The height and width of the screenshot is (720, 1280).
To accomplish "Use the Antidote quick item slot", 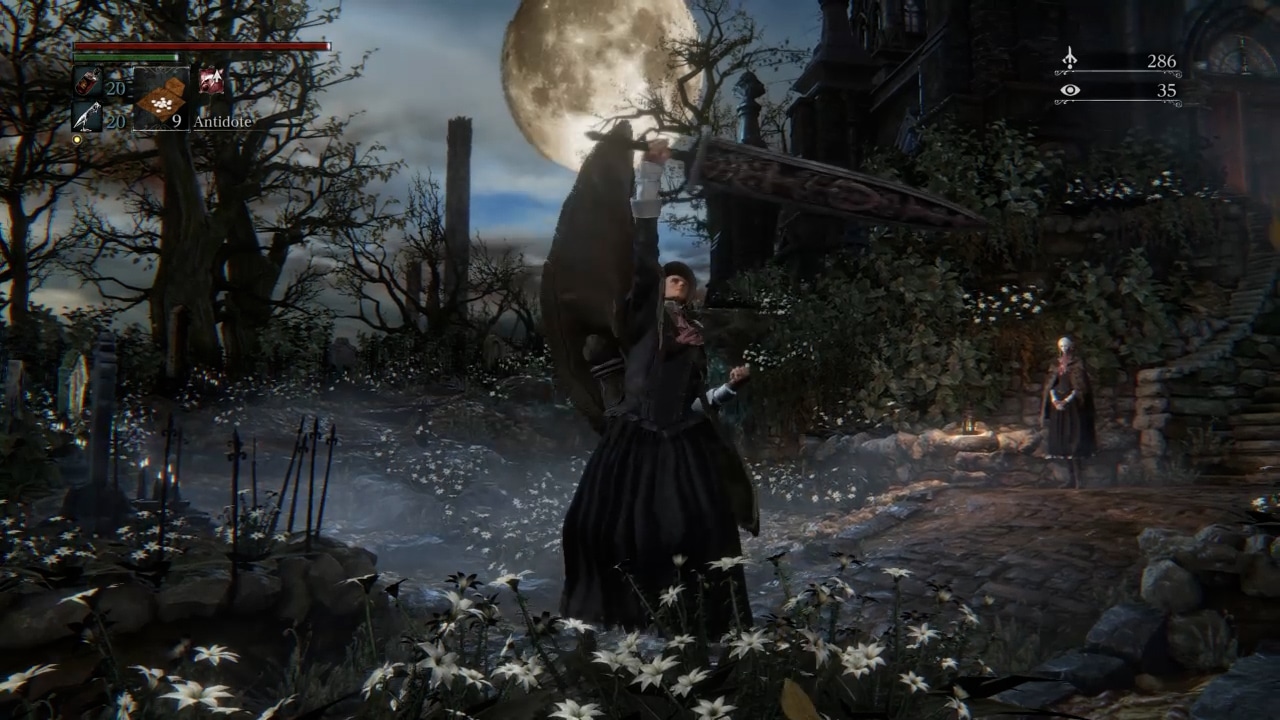I will 160,98.
